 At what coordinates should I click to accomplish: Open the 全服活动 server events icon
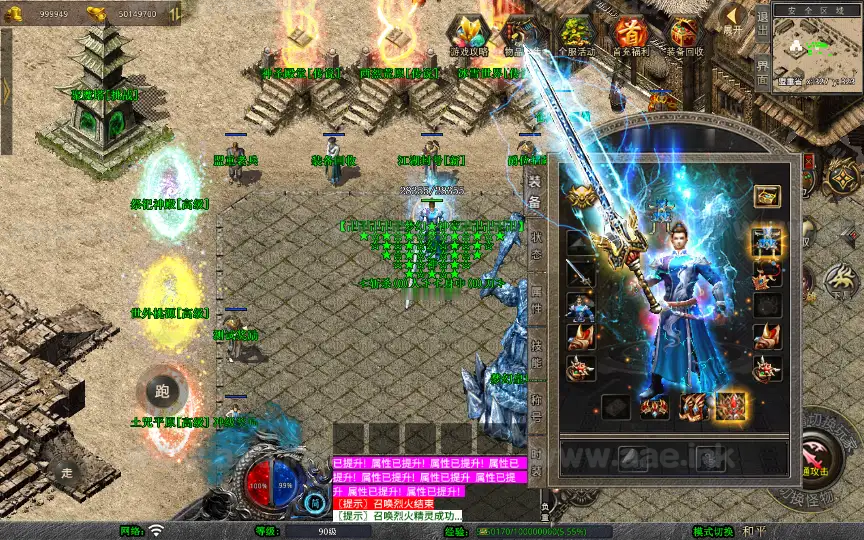tap(576, 37)
